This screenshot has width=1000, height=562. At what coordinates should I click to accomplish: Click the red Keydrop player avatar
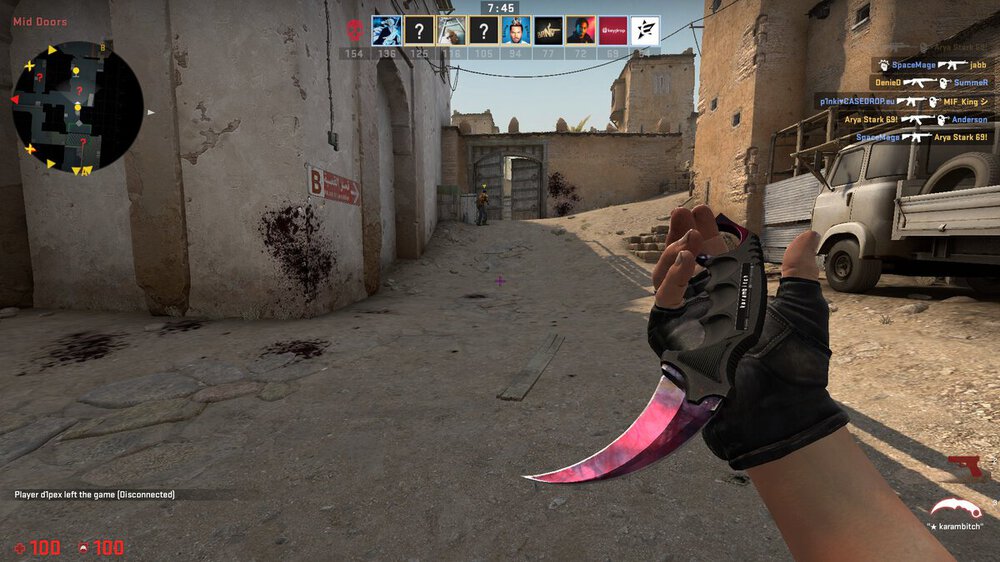point(613,30)
